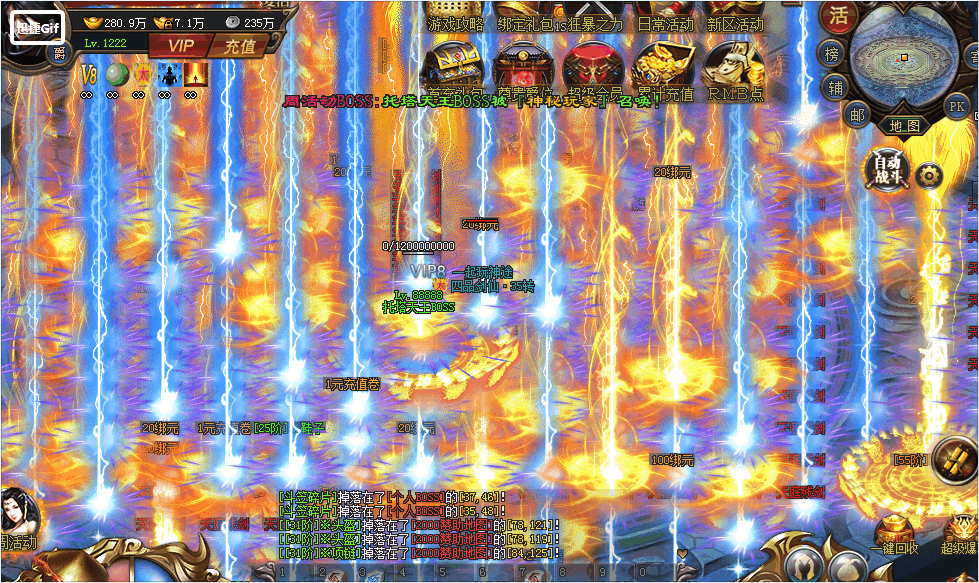Open the 榜 ranking button

(832, 54)
